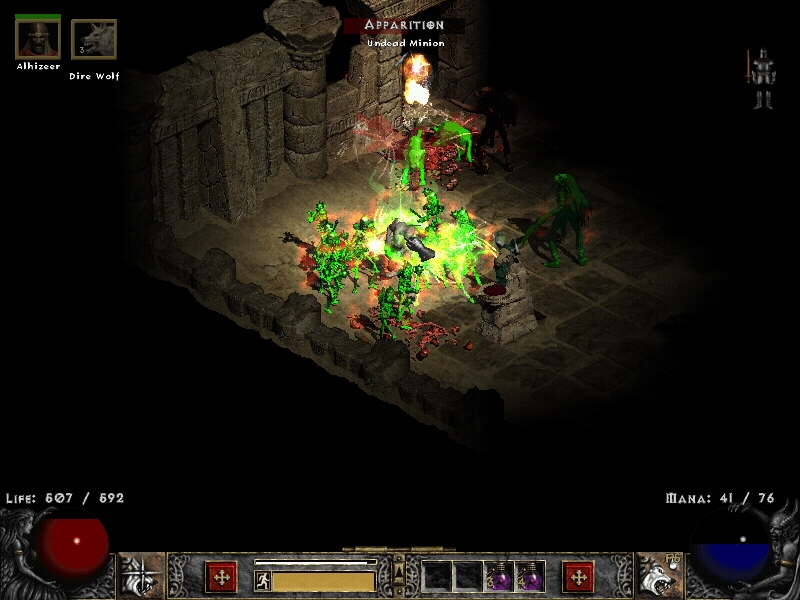Screen dimensions: 800x600
Task: Select the Dire Wolf summon portrait
Action: pyautogui.click(x=94, y=40)
